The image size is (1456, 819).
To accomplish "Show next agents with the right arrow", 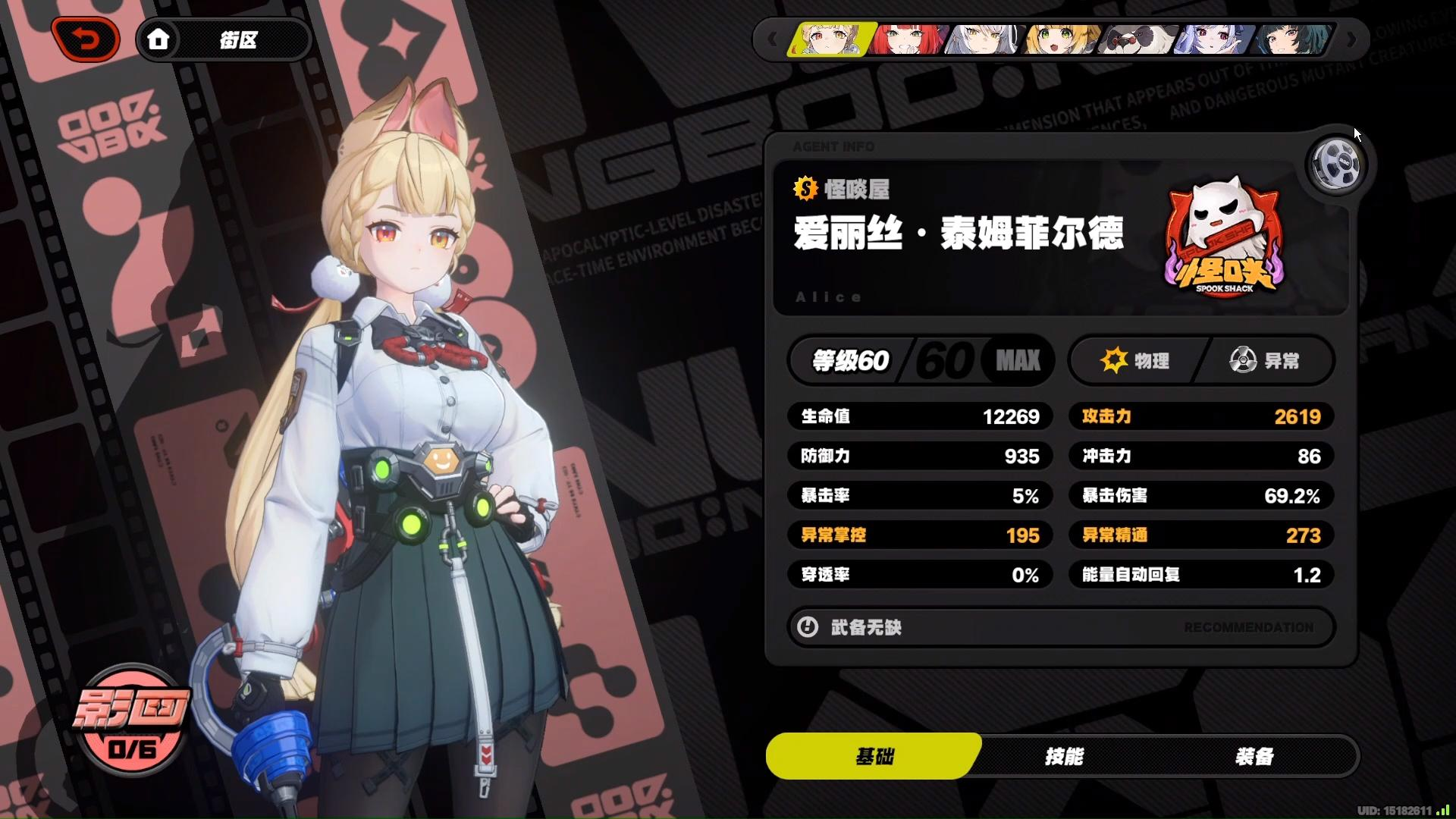I will (x=1351, y=39).
